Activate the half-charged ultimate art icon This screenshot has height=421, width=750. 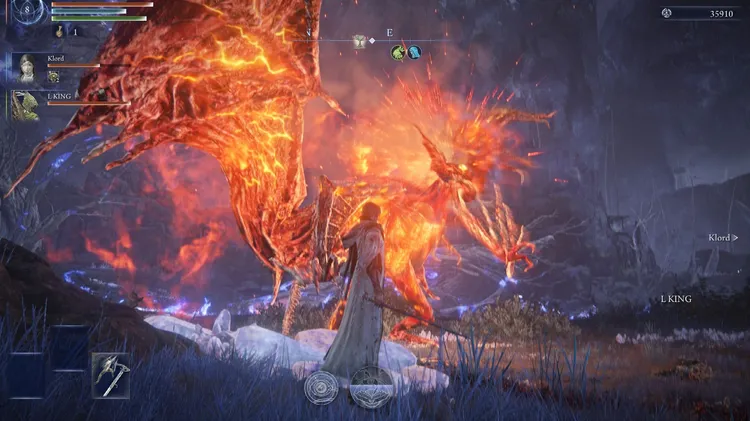pos(370,385)
